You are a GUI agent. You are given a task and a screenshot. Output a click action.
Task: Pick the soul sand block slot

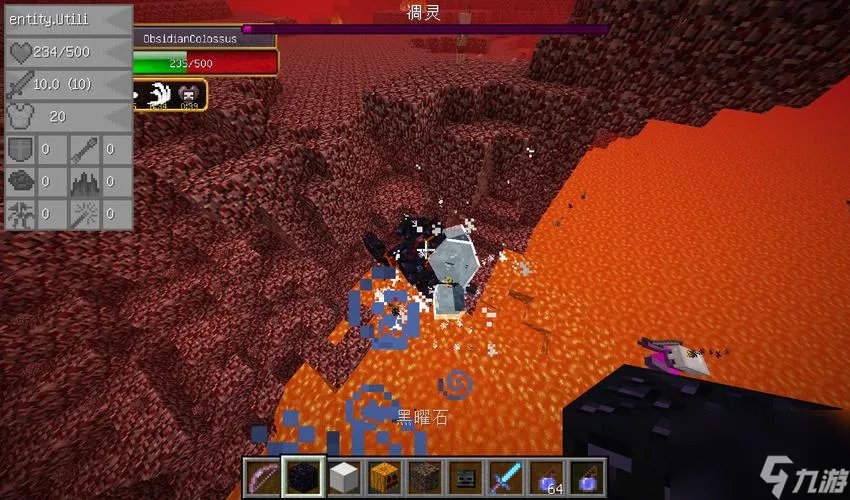point(423,477)
